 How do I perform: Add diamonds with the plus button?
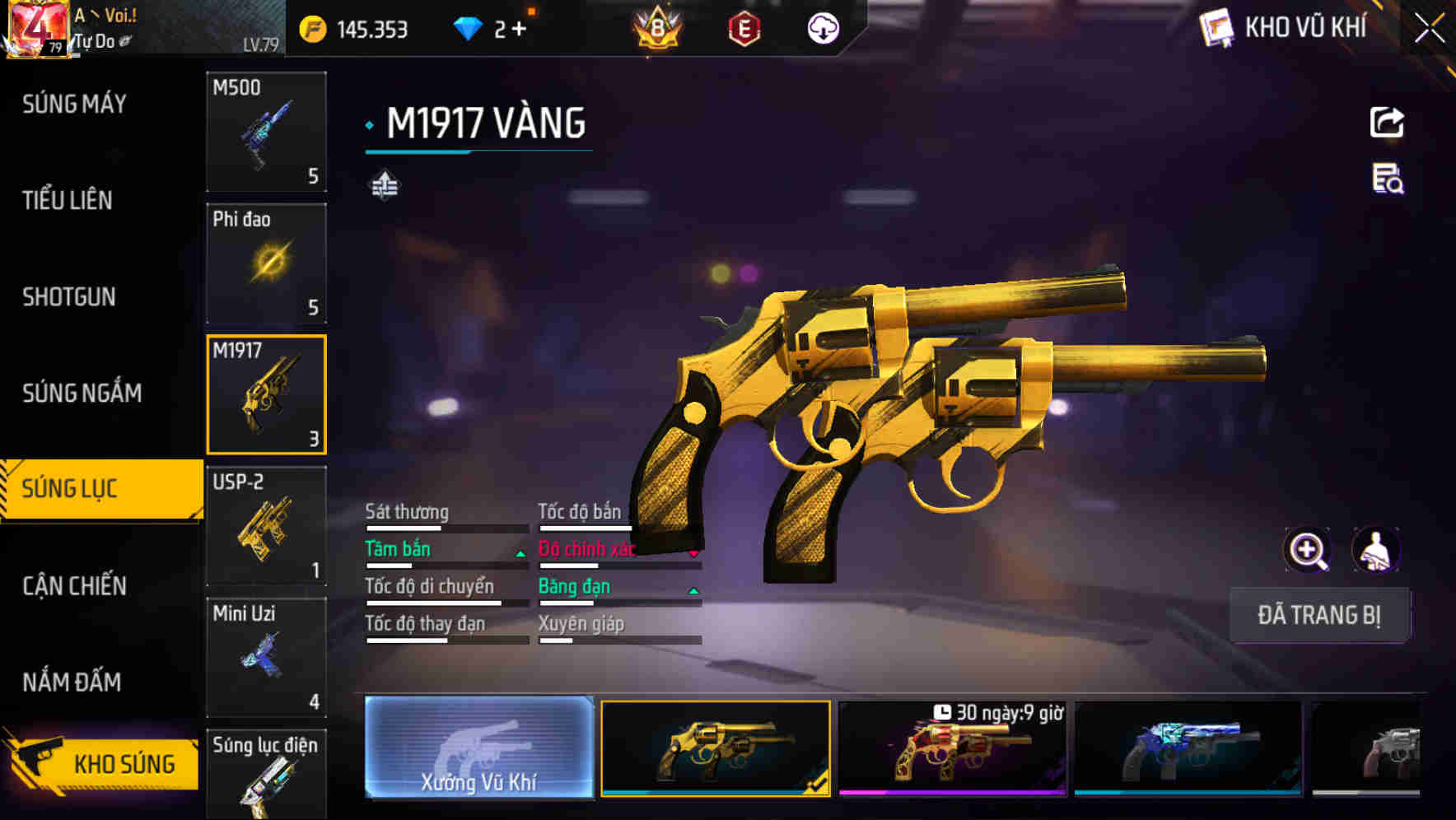[x=519, y=30]
